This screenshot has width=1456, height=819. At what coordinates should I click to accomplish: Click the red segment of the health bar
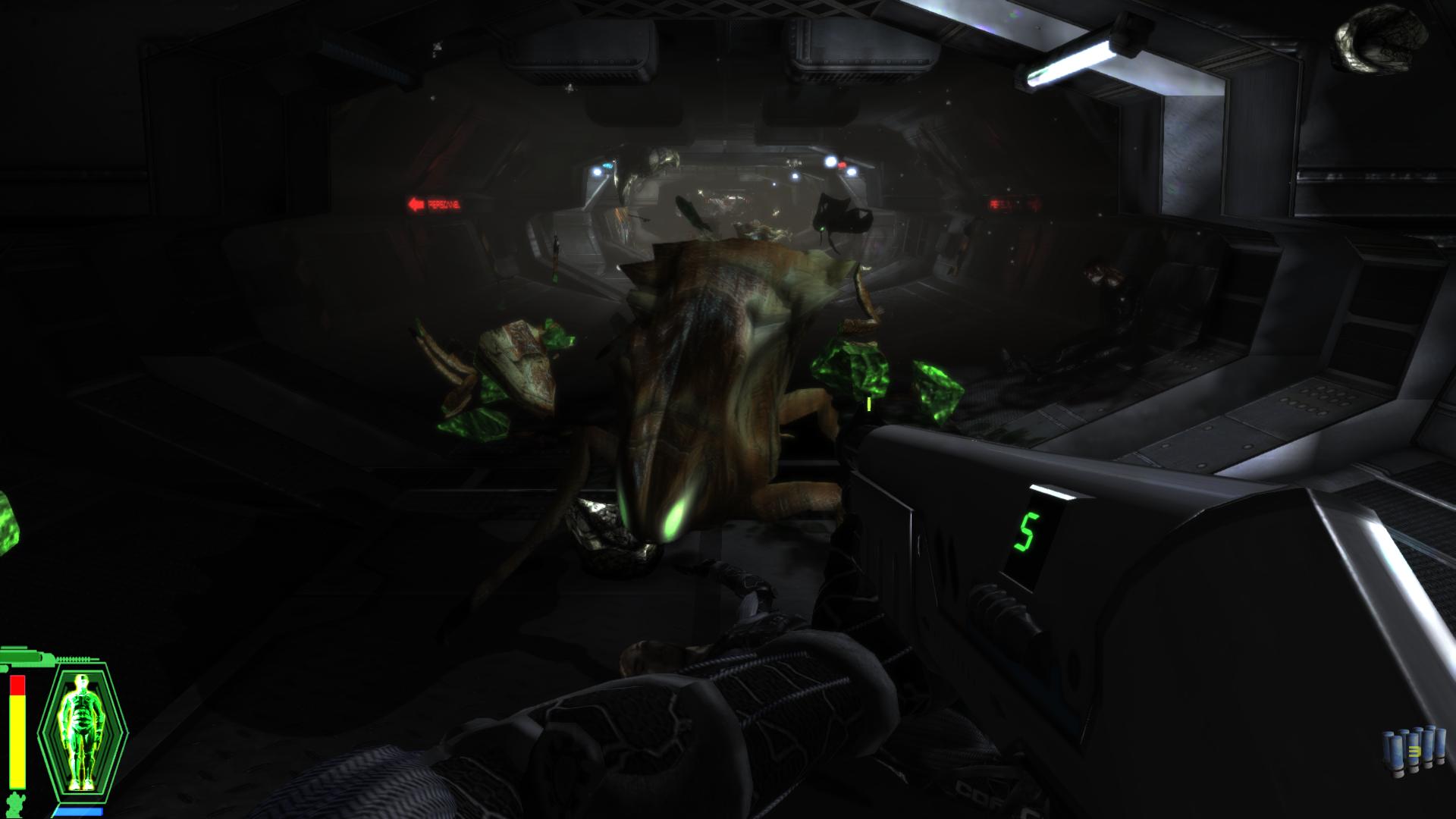17,685
